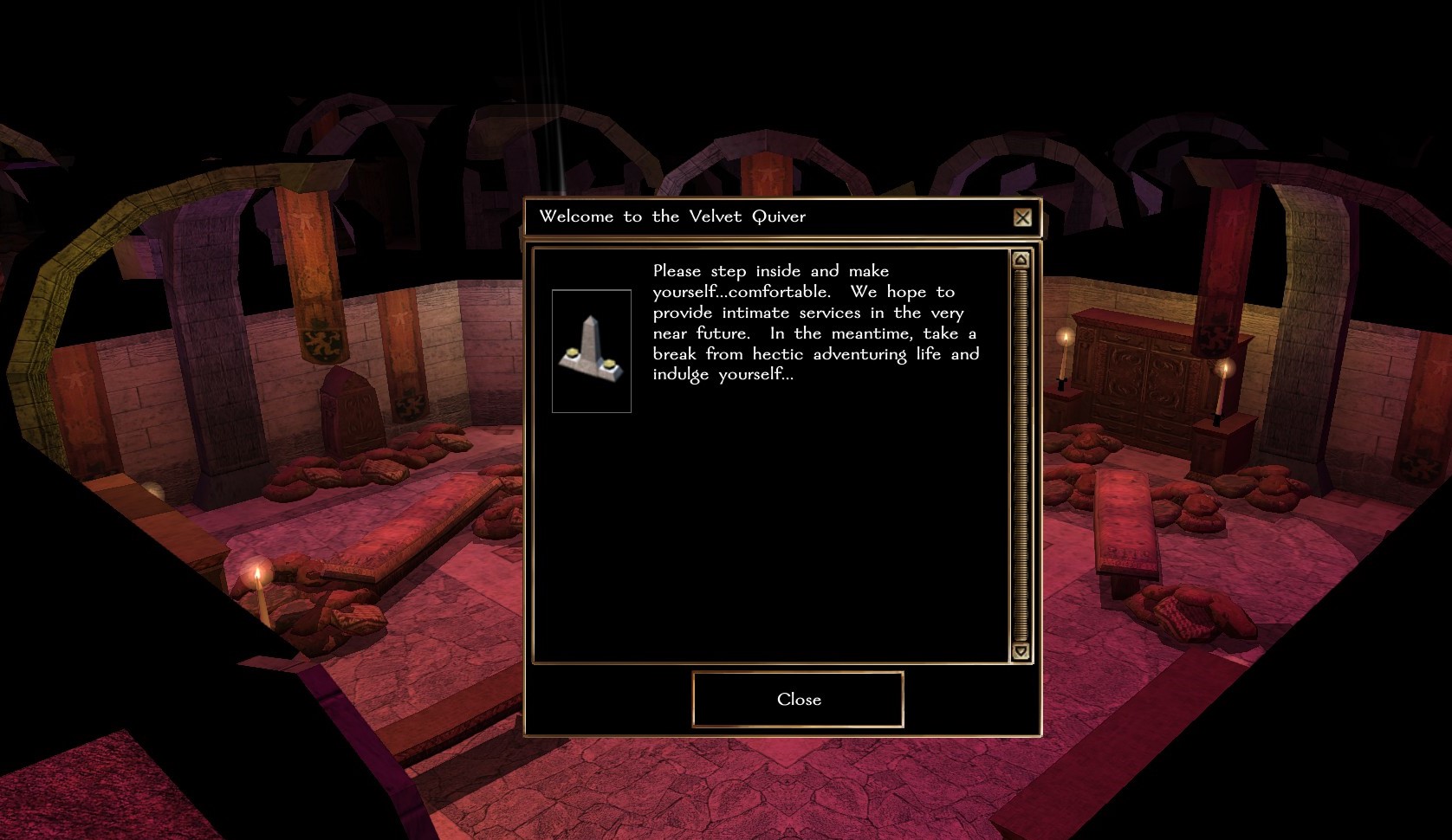Click the scroll-up arrow of the text panel
This screenshot has width=1452, height=840.
click(x=1021, y=260)
